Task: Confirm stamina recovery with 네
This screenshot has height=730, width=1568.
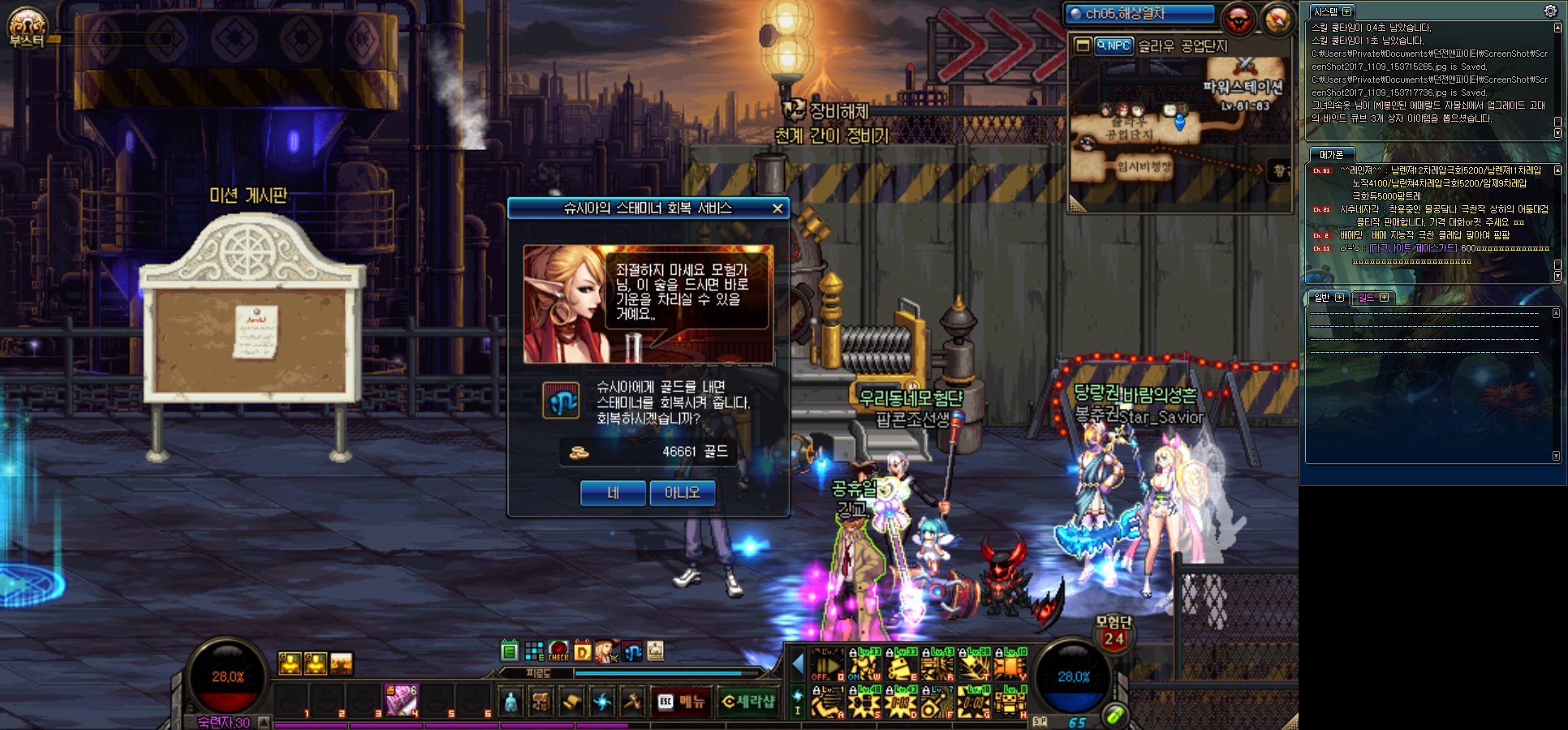Action: click(613, 492)
